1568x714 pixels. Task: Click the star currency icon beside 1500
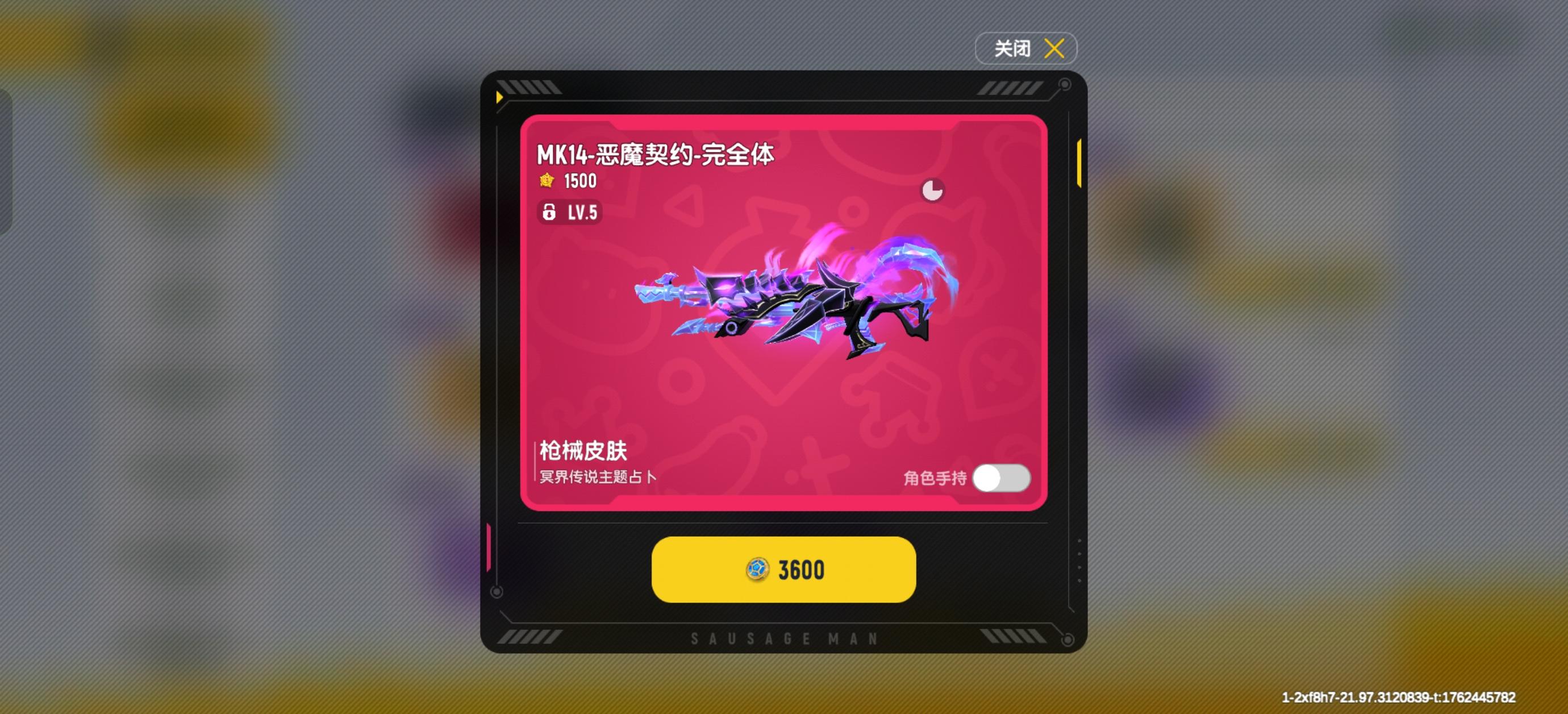(x=546, y=181)
